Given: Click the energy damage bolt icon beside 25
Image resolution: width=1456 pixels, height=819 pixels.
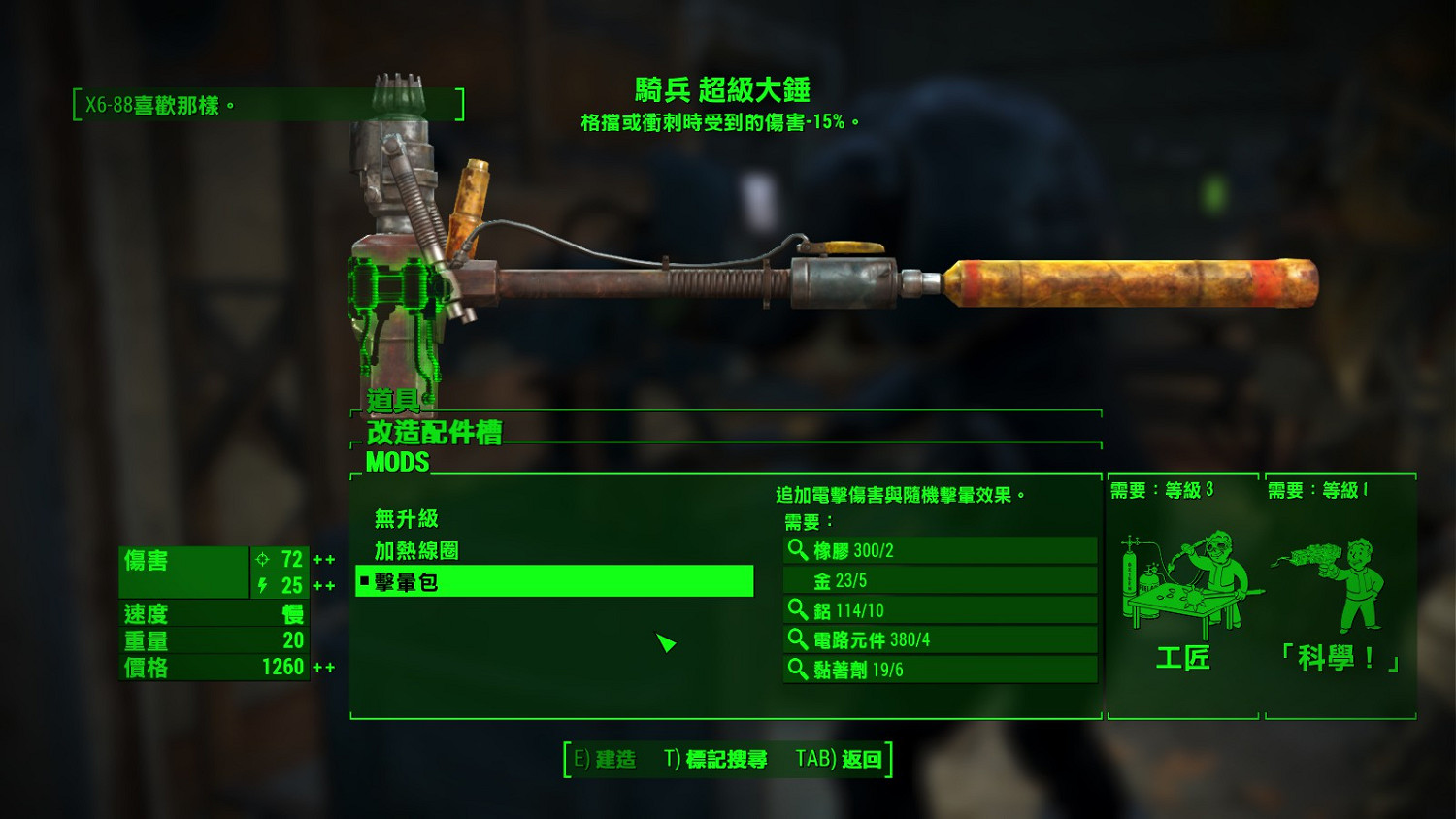Looking at the screenshot, I should pyautogui.click(x=260, y=583).
